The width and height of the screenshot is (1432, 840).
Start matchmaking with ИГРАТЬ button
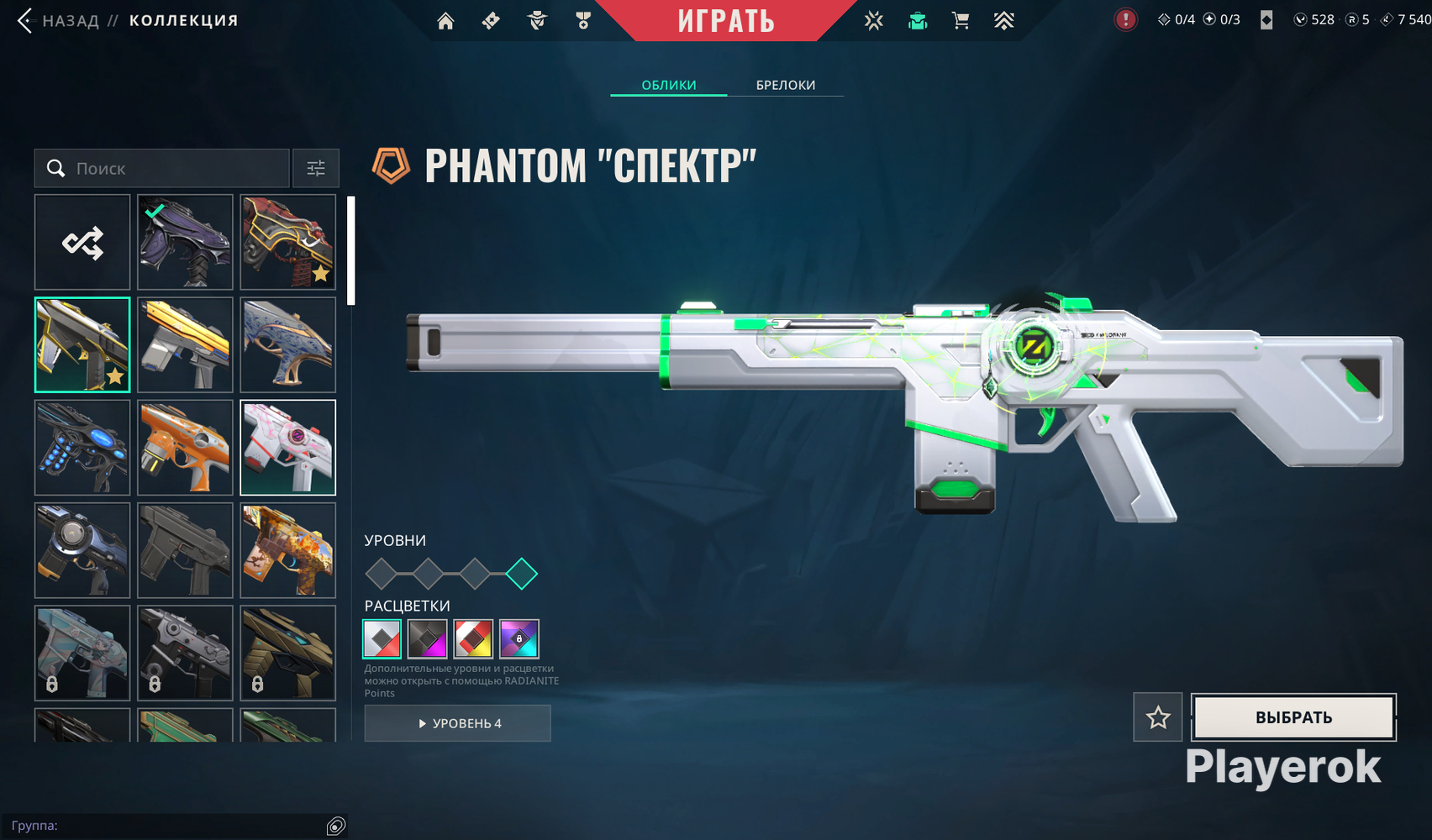(726, 21)
